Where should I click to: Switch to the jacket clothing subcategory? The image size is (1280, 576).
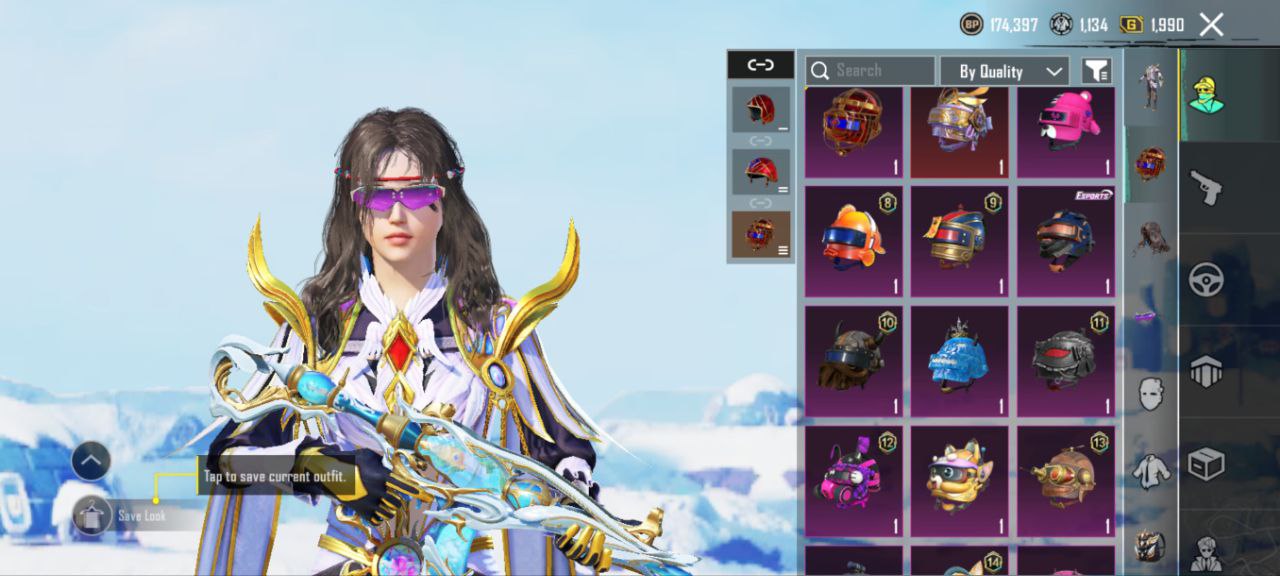click(1151, 469)
